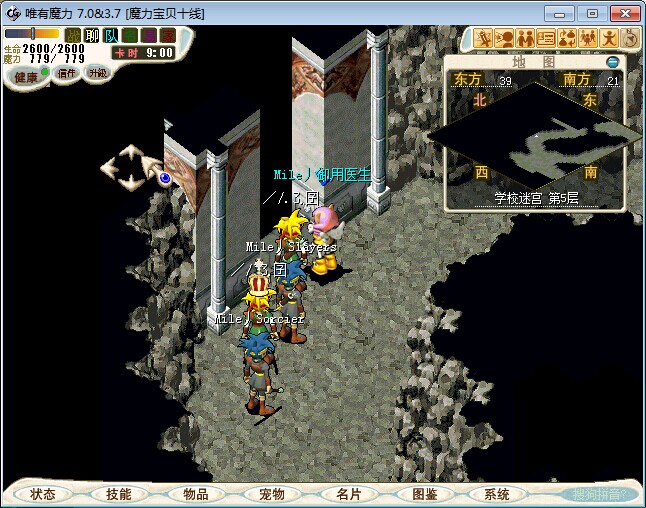Screen dimensions: 646x508
Task: Select the crossed-swords duel action icon
Action: click(484, 39)
